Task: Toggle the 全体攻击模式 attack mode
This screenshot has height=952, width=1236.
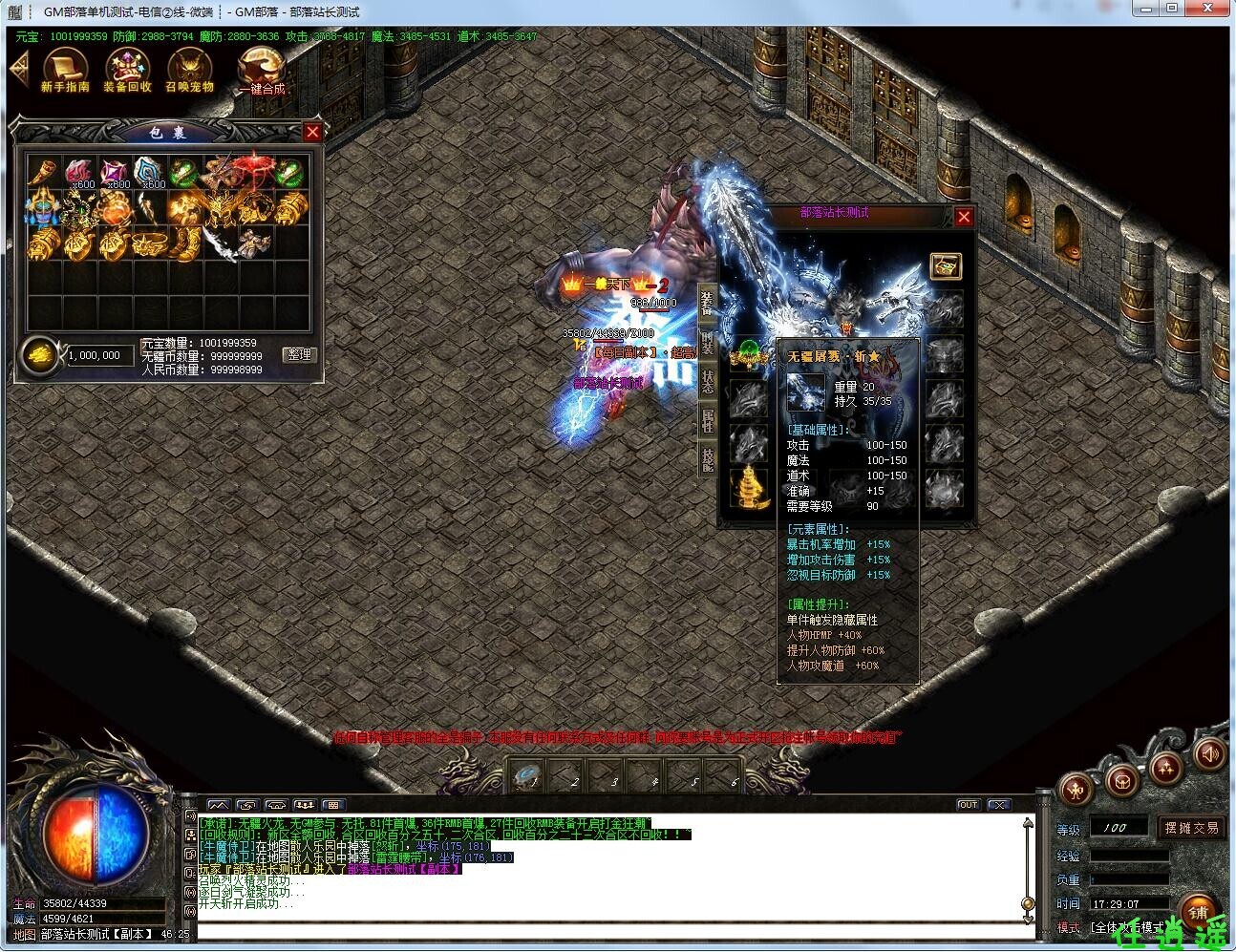Action: 1127,926
